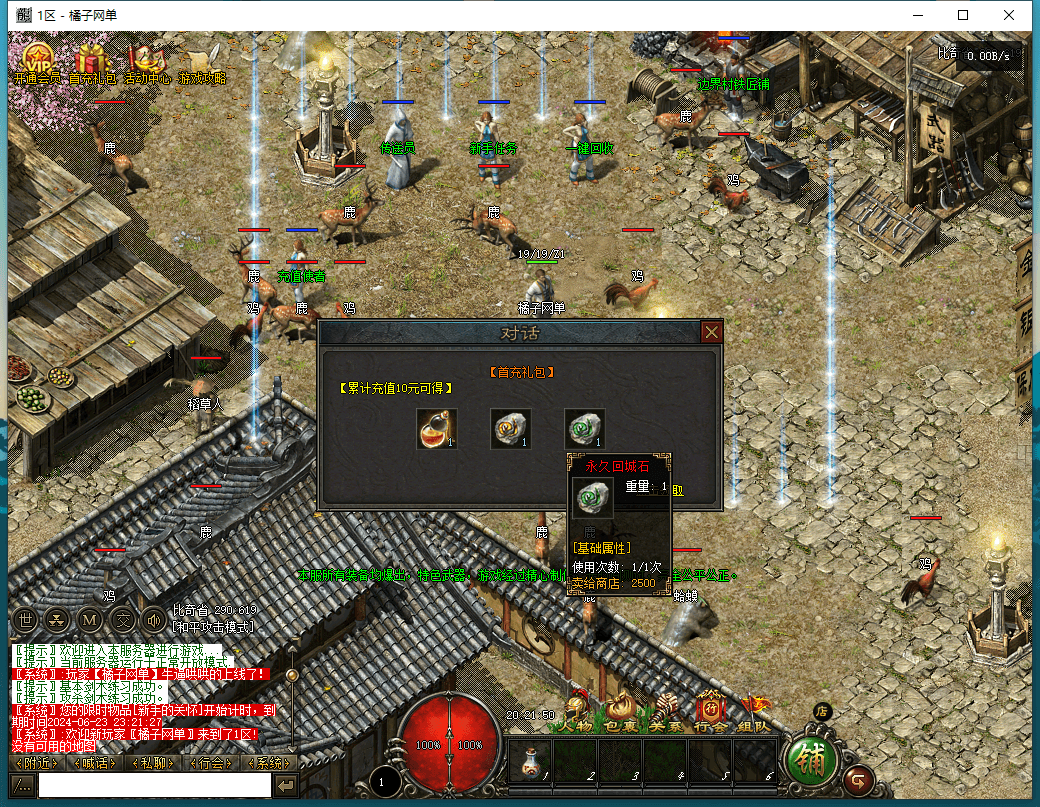Viewport: 1040px width, 807px height.
Task: Maximize the game window
Action: (963, 15)
